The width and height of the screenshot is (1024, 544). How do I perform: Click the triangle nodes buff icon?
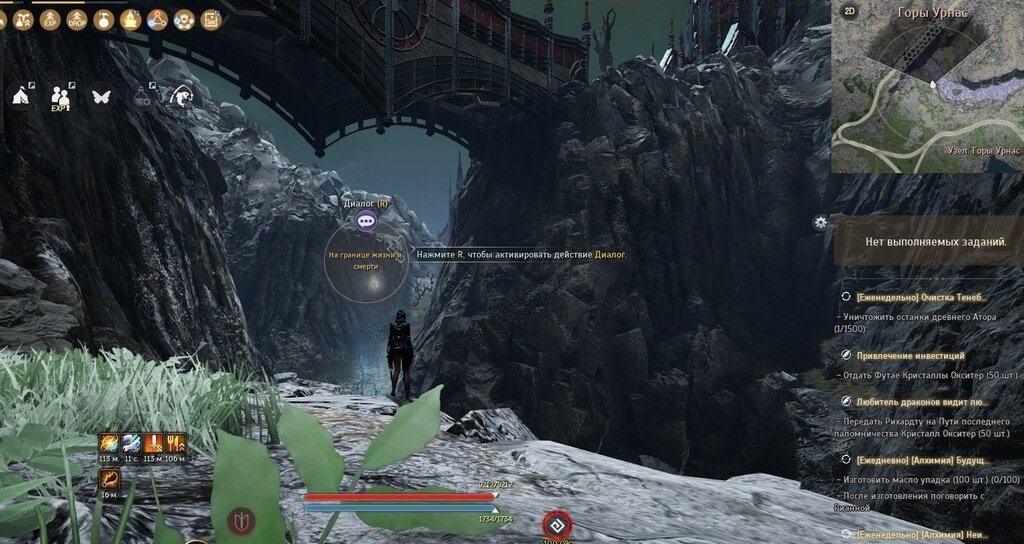(157, 19)
